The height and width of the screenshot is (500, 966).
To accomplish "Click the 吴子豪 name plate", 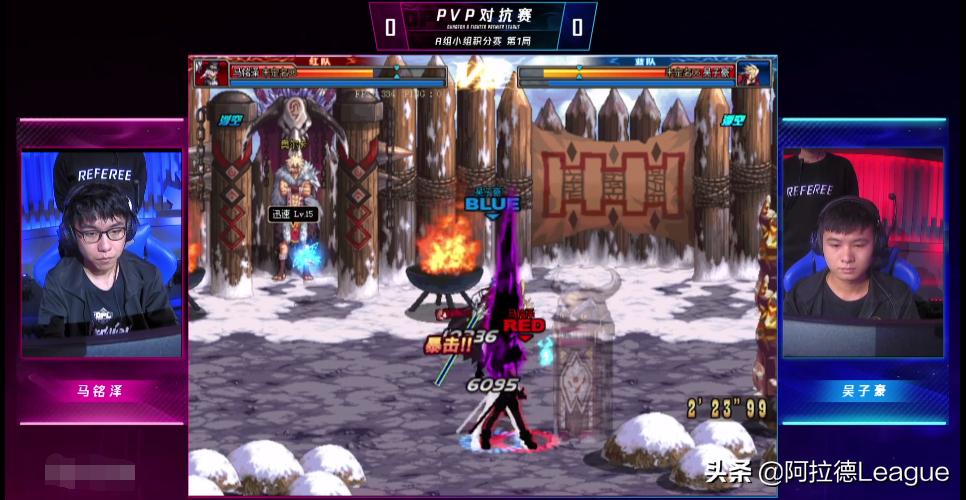I will [x=863, y=391].
